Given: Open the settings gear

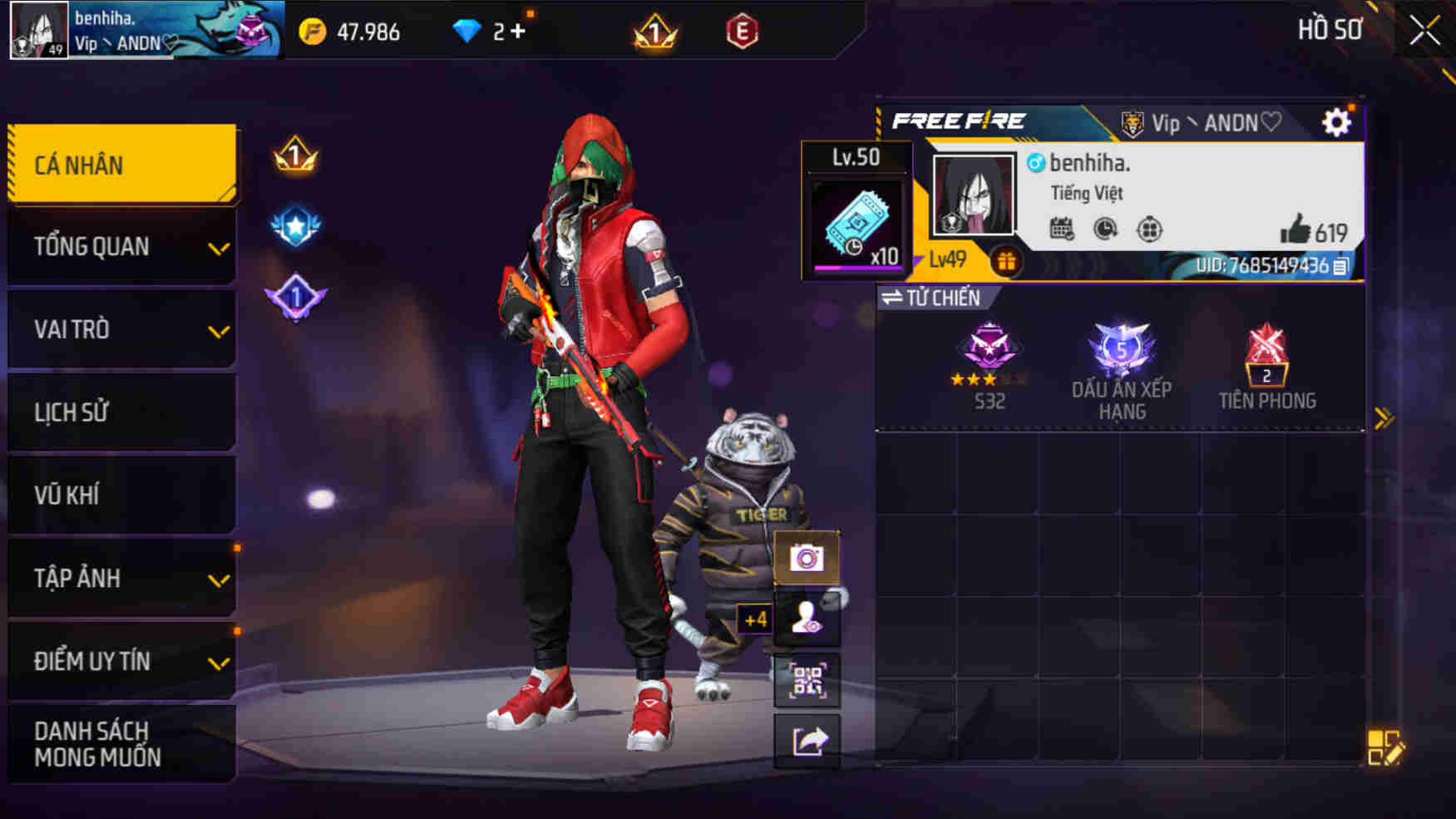Looking at the screenshot, I should (x=1337, y=122).
